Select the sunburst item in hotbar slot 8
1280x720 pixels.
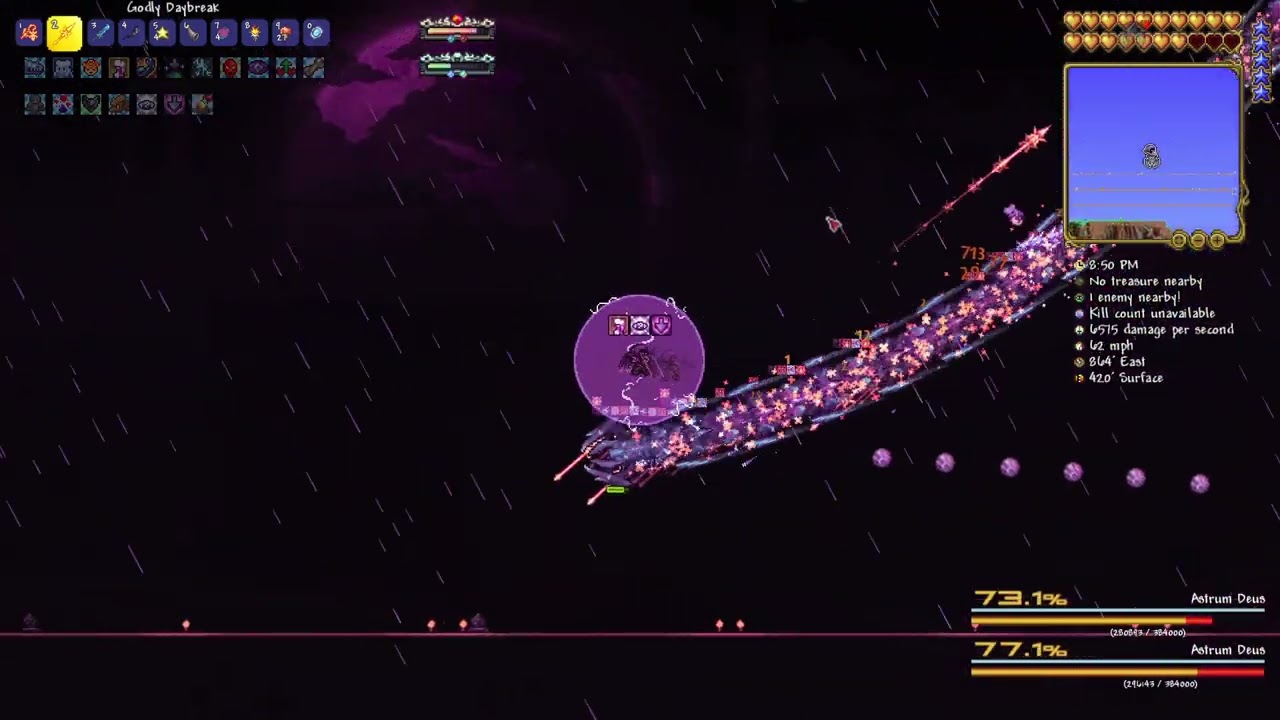click(254, 33)
